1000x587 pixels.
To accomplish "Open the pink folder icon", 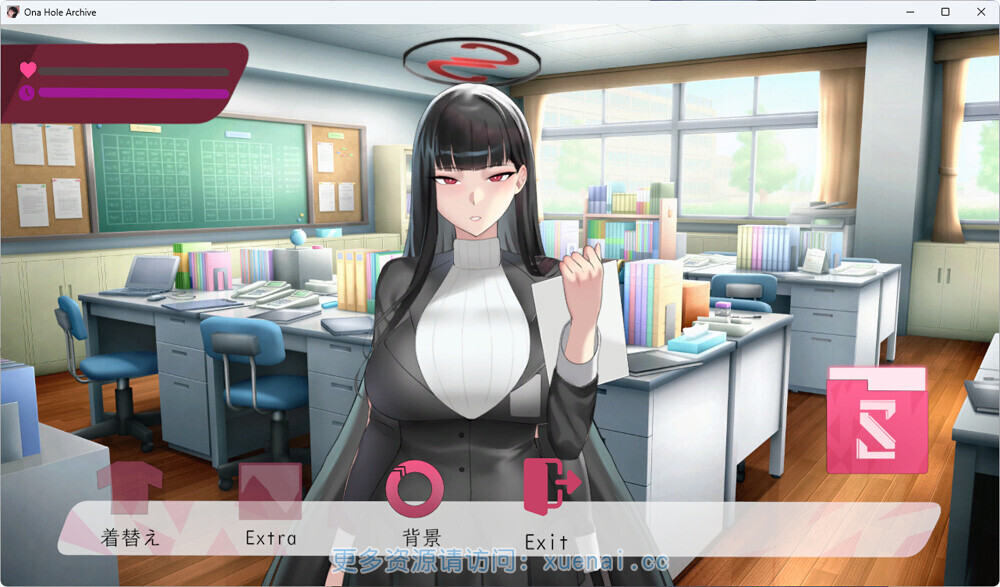I will pos(877,419).
